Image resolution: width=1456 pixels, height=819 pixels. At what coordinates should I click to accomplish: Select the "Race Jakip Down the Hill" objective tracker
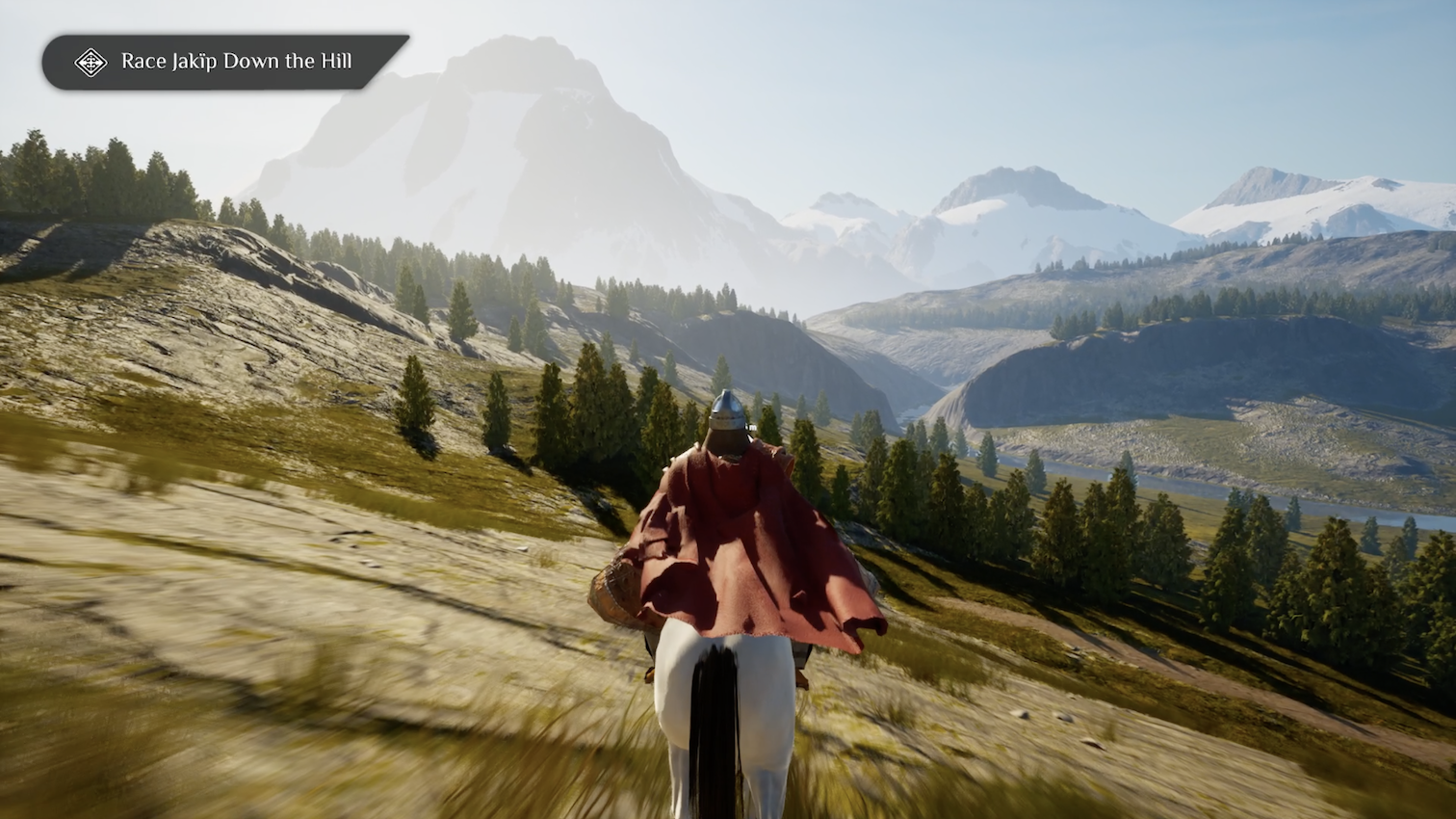click(236, 62)
